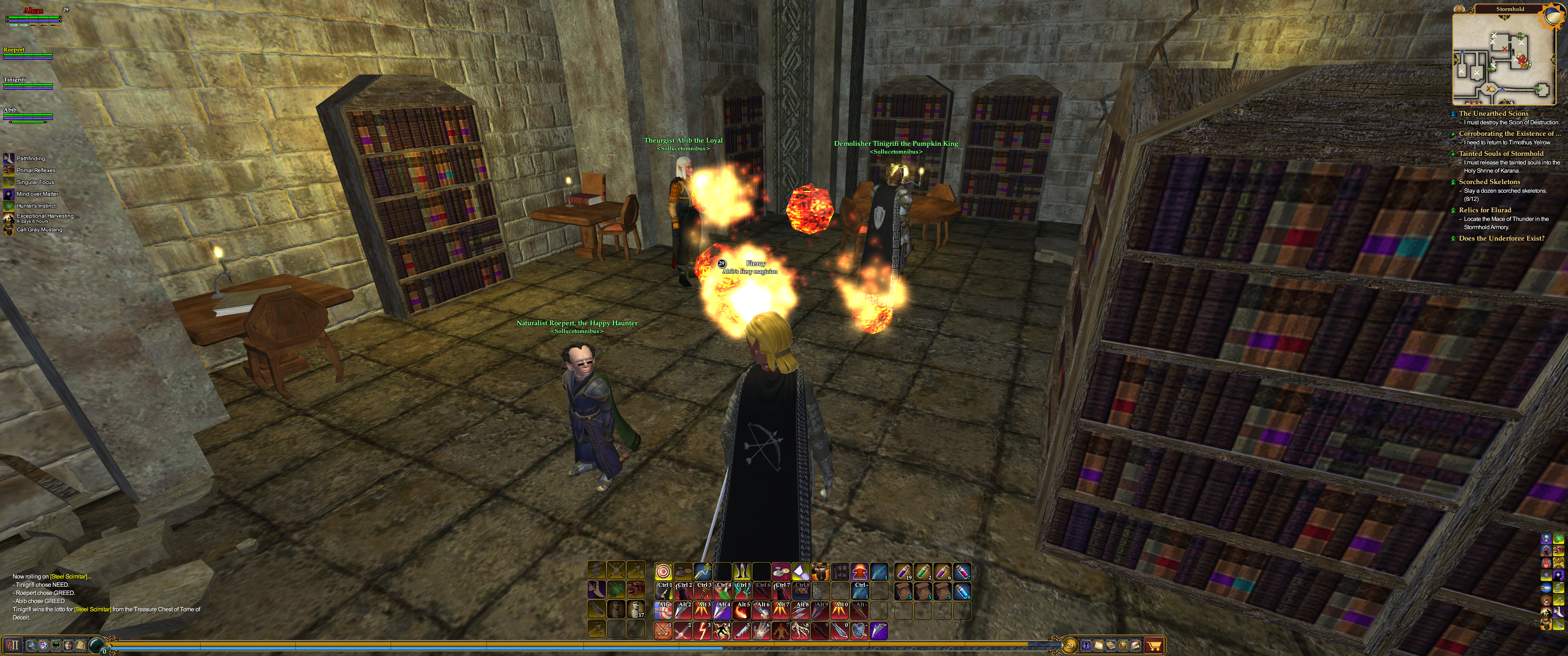Viewport: 1568px width, 656px height.
Task: Target group member Roepert in party list
Action: tap(14, 50)
